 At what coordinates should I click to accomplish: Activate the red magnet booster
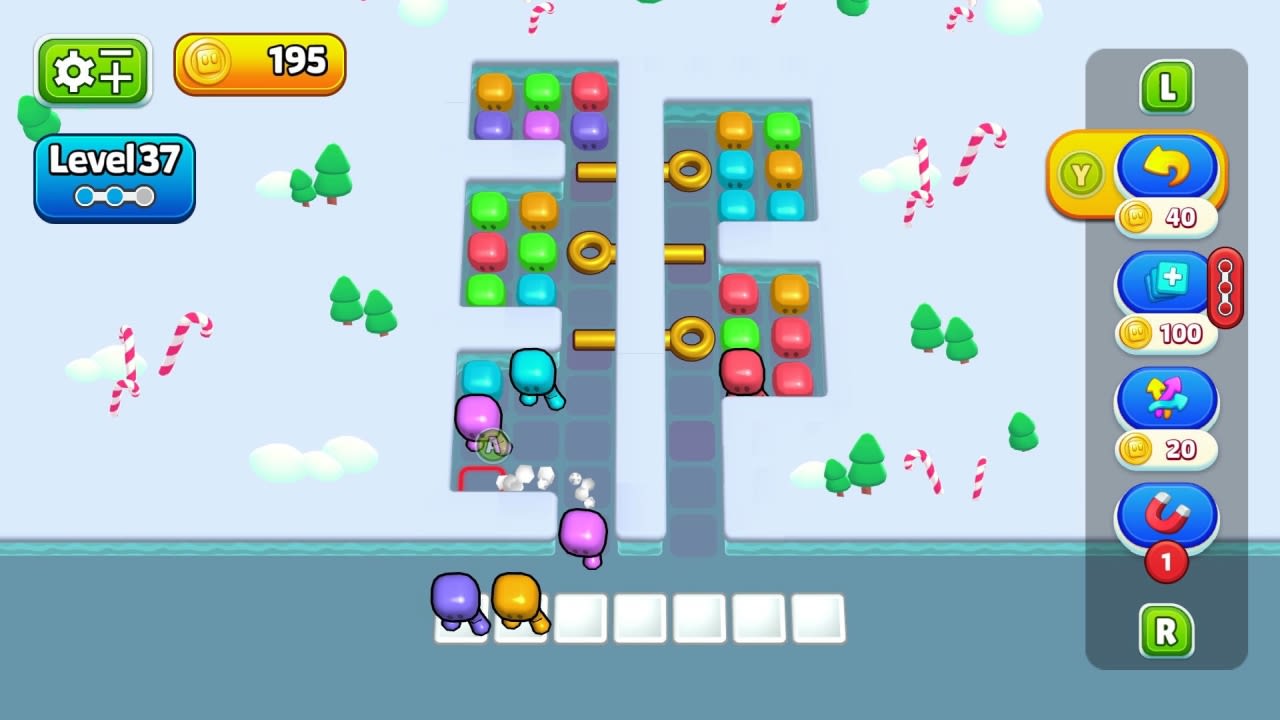pyautogui.click(x=1166, y=516)
